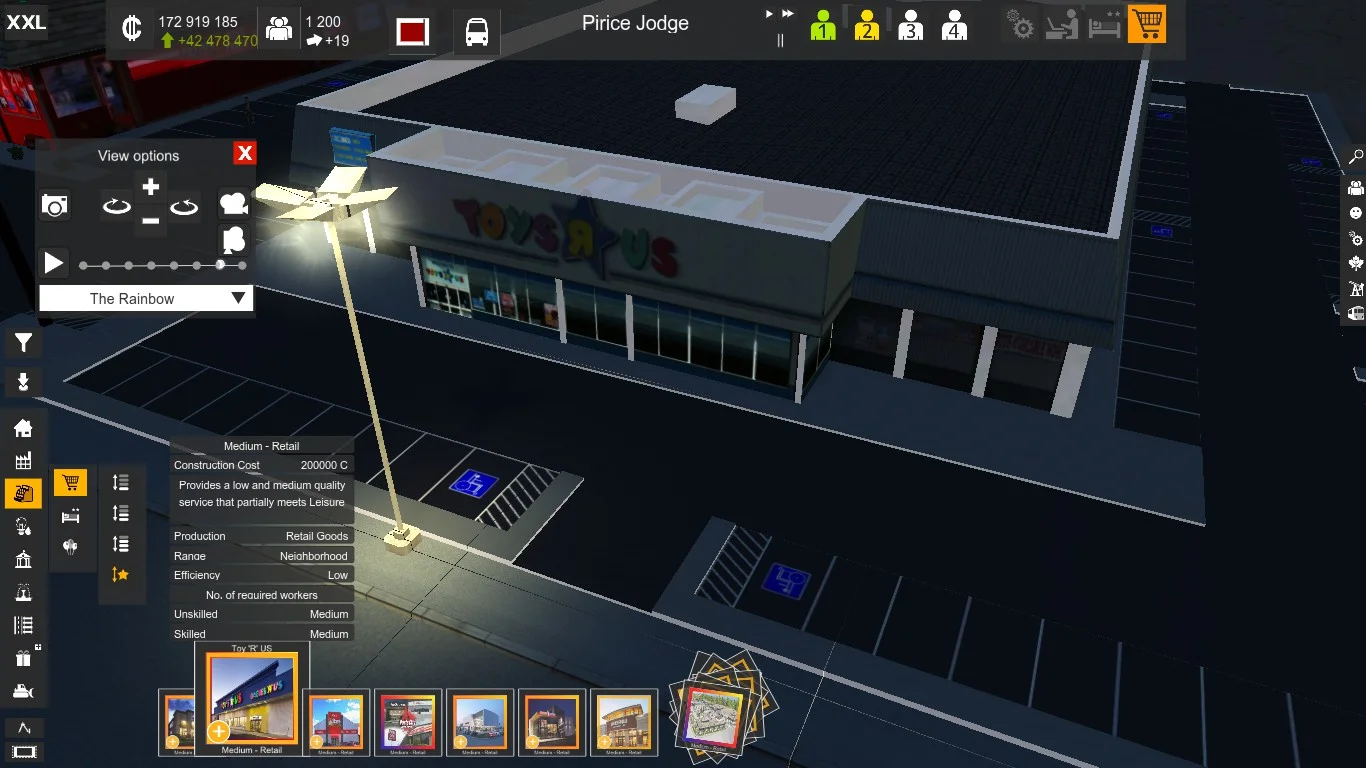Zoom in with the plus button

[150, 187]
